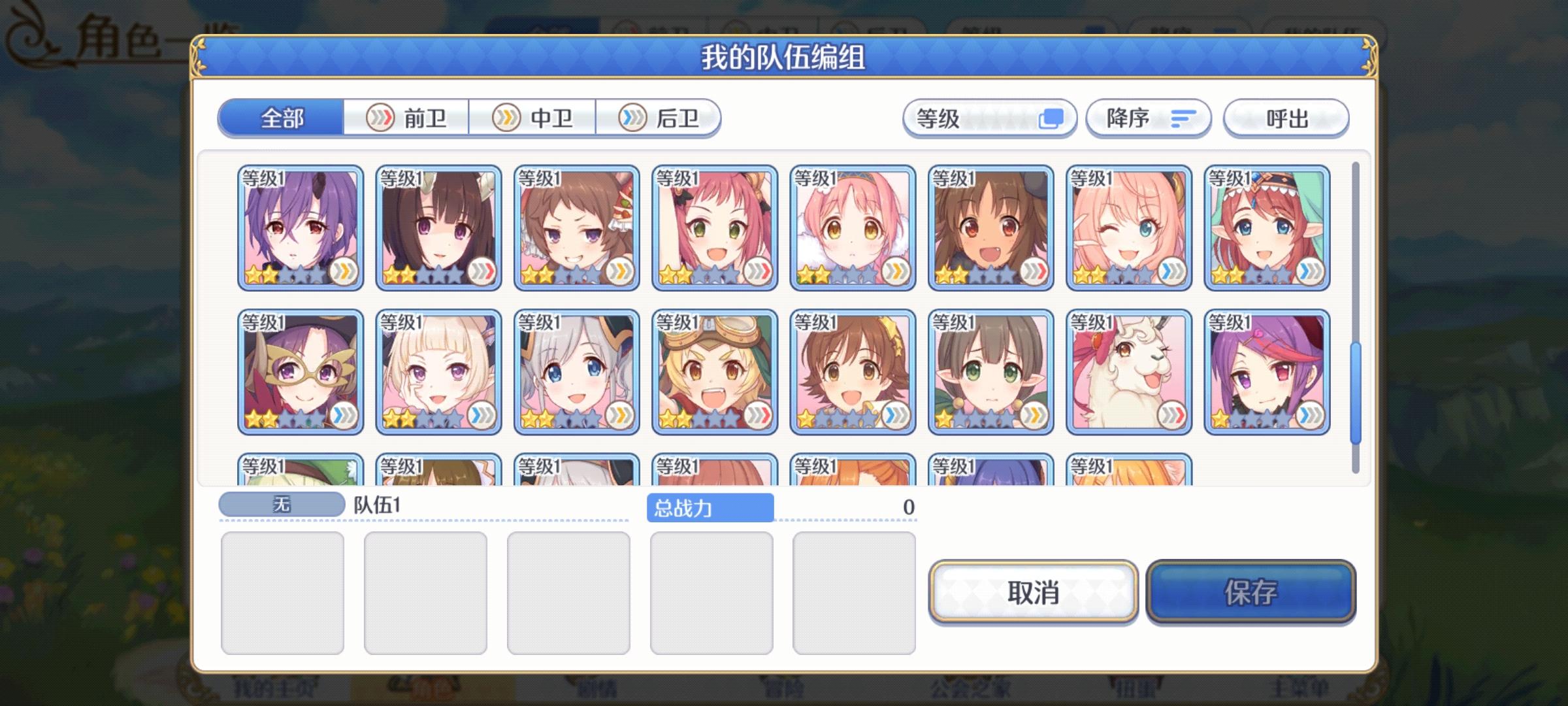This screenshot has height=706, width=1568.
Task: Toggle the 后卫 rearguard filter
Action: (x=660, y=118)
